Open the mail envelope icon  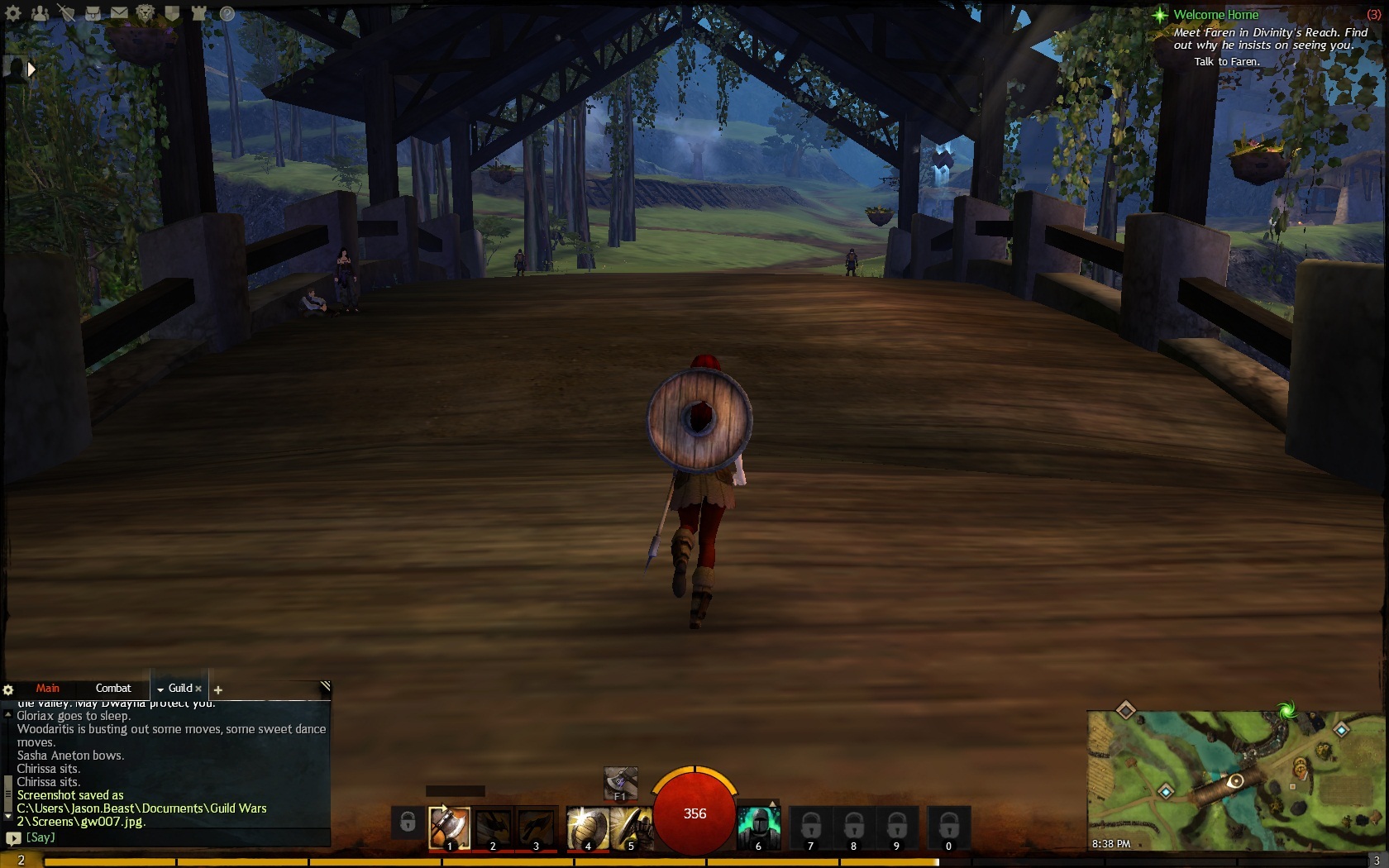pos(119,13)
